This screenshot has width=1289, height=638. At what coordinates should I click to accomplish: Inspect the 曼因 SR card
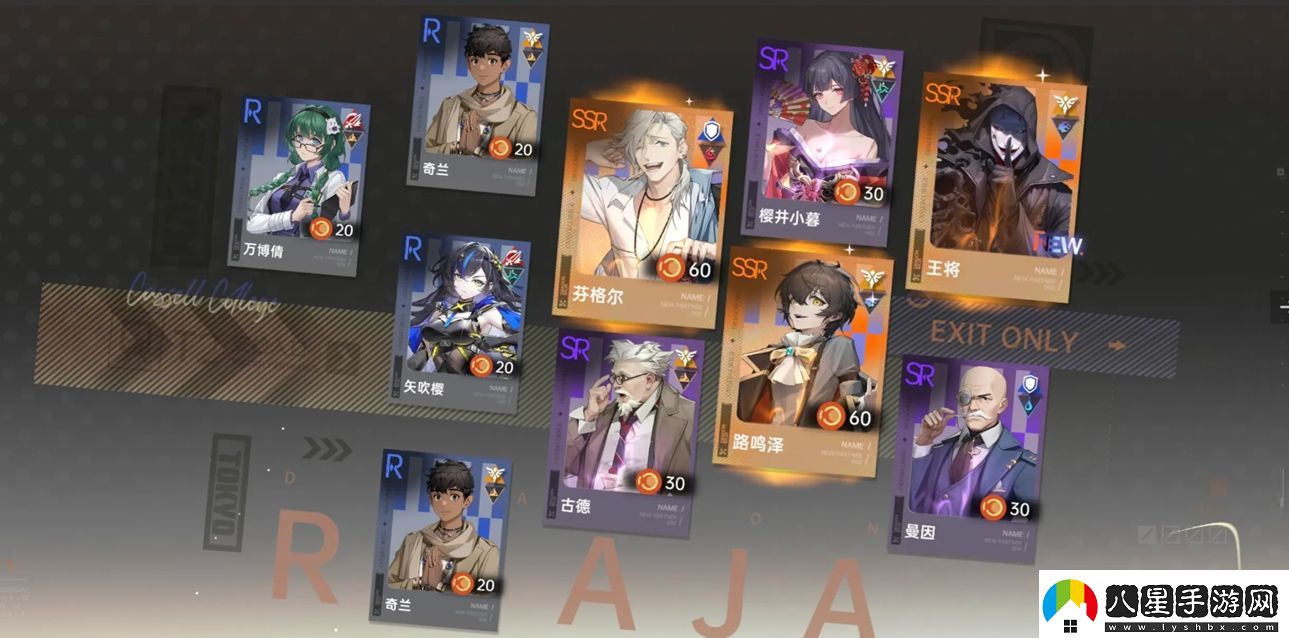pos(972,452)
